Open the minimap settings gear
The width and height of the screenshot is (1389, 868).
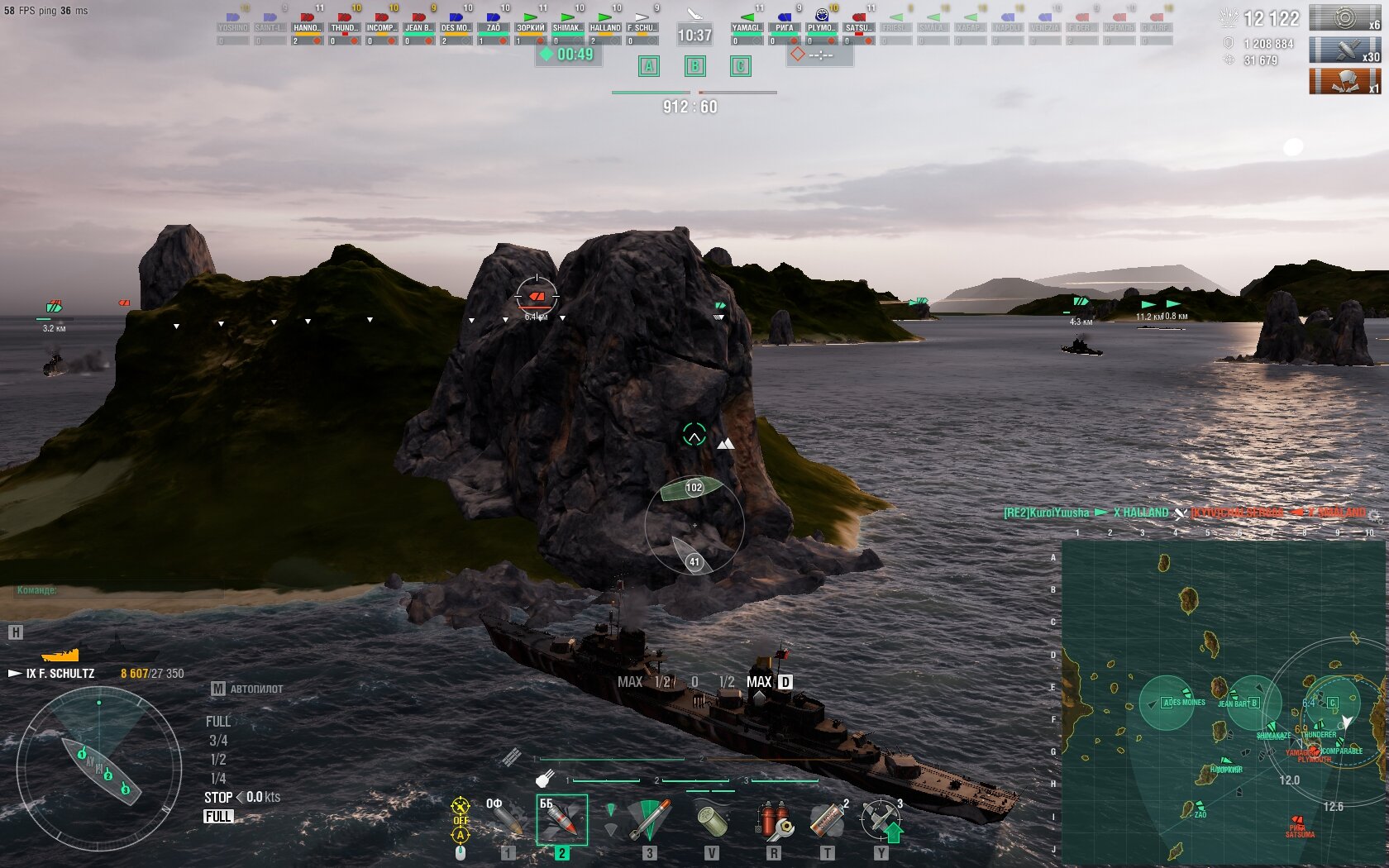[x=1373, y=516]
